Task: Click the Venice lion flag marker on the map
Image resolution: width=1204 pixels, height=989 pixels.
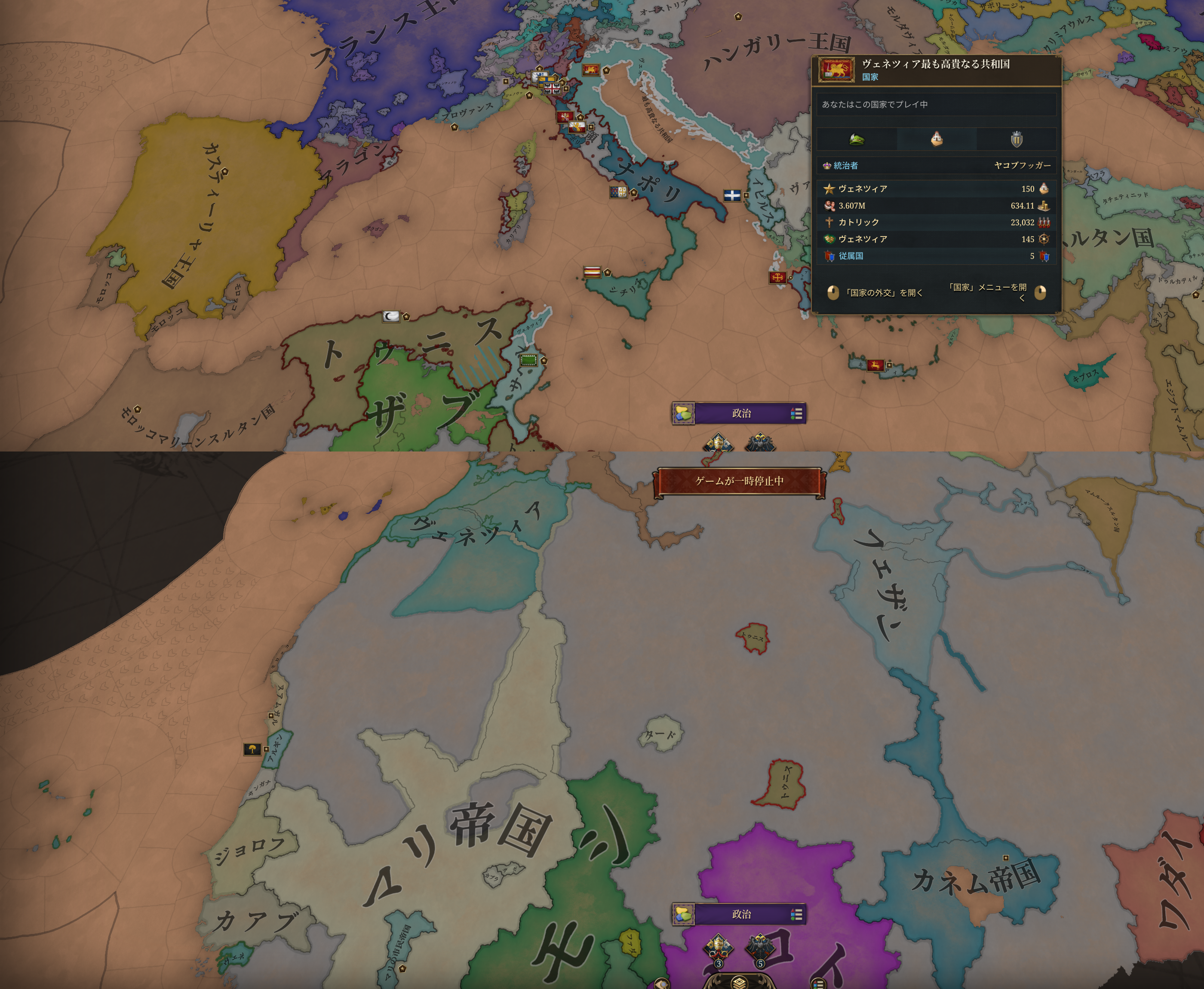Action: click(591, 70)
